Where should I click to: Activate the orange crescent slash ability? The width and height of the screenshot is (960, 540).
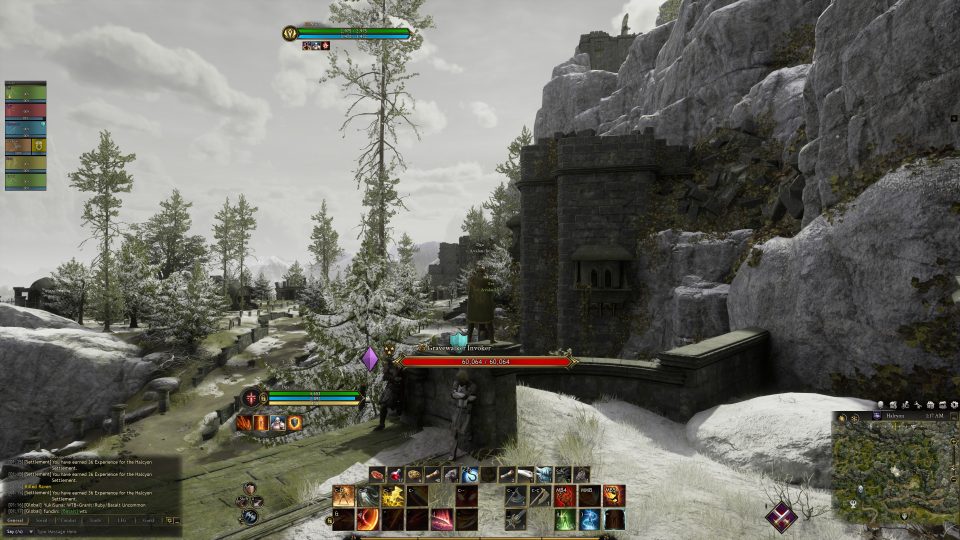click(x=368, y=519)
